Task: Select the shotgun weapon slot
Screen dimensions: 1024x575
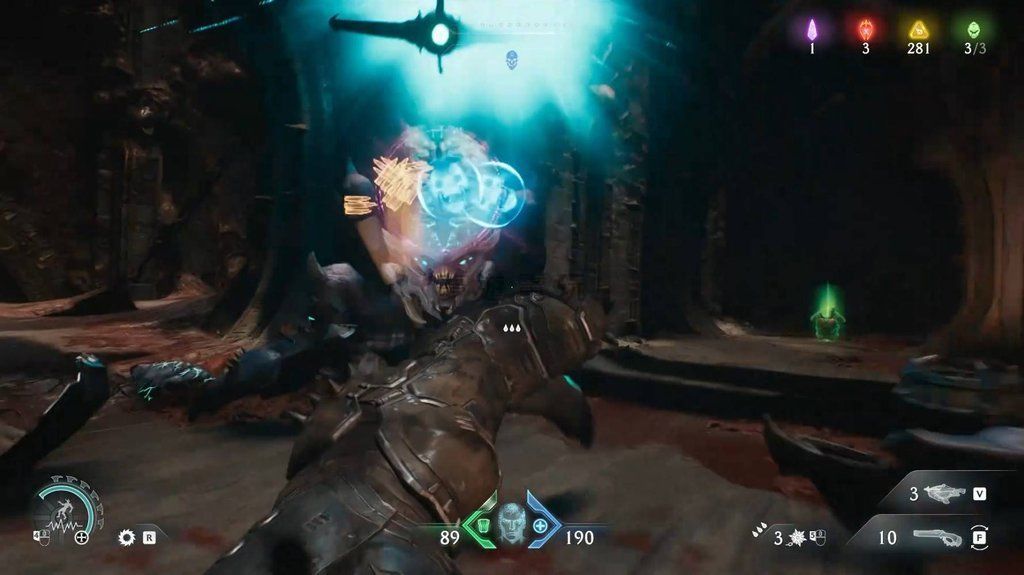Action: click(935, 537)
